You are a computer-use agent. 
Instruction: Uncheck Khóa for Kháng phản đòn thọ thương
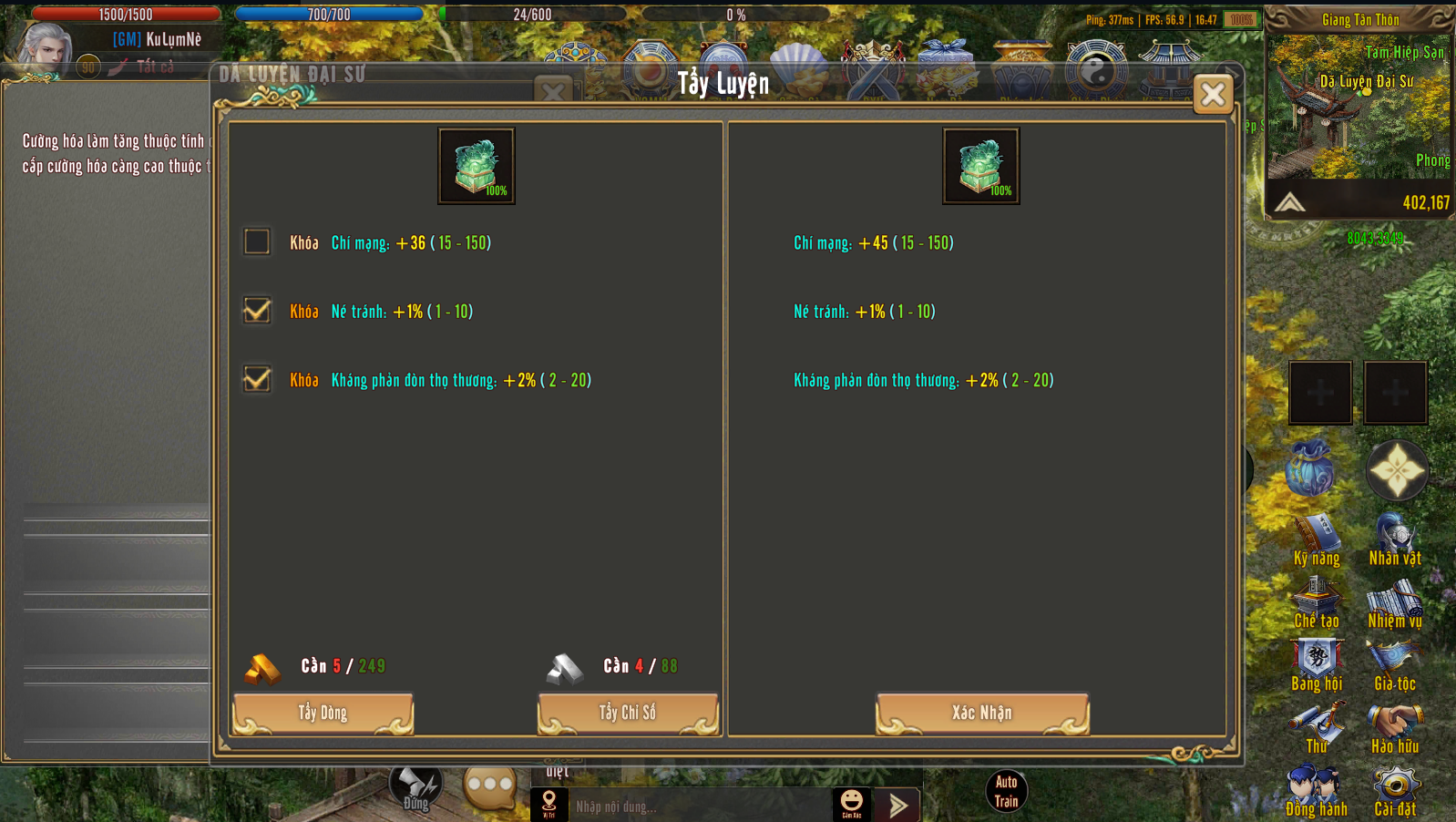(257, 379)
